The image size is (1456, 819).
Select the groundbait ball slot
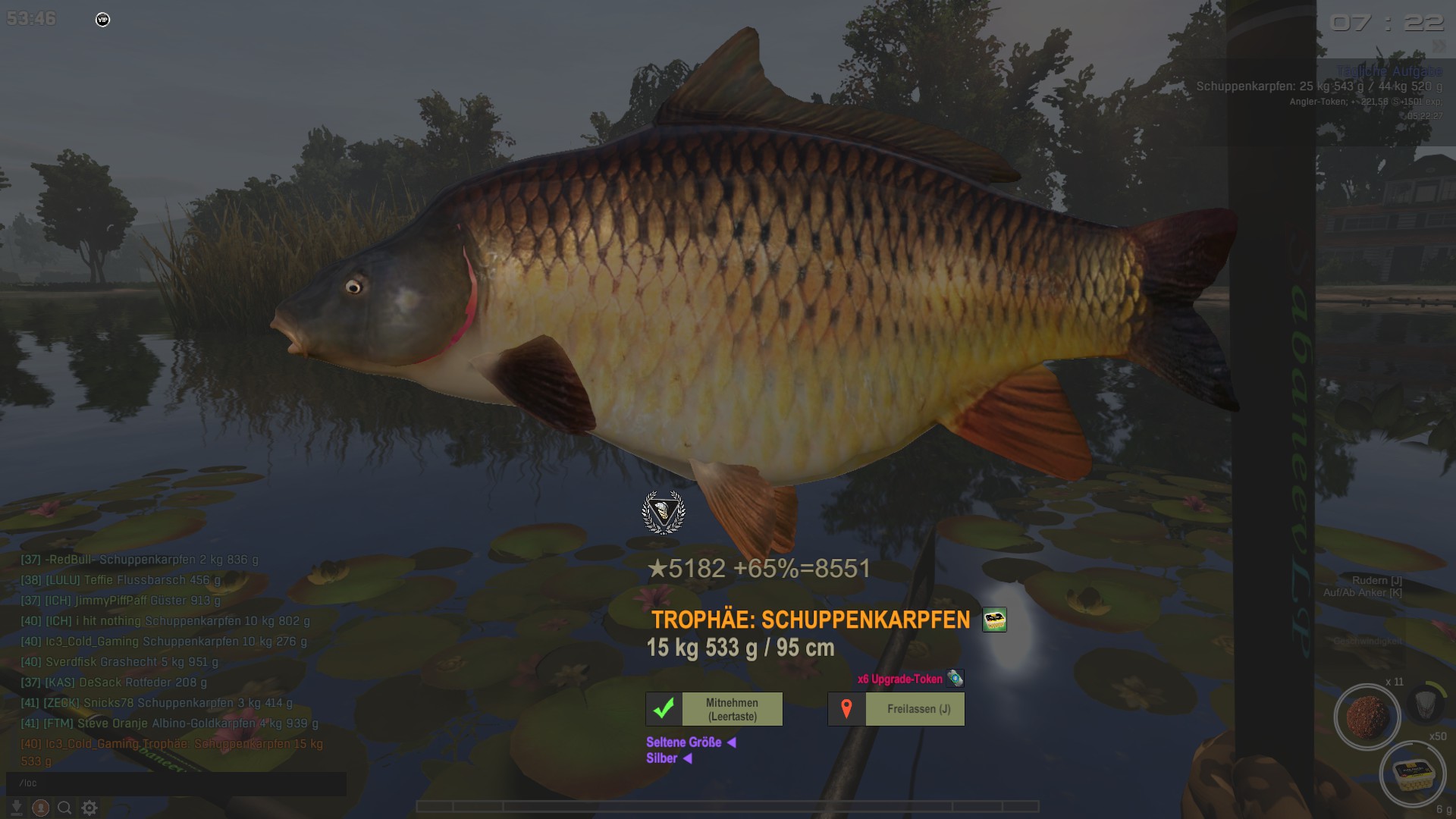tap(1367, 717)
